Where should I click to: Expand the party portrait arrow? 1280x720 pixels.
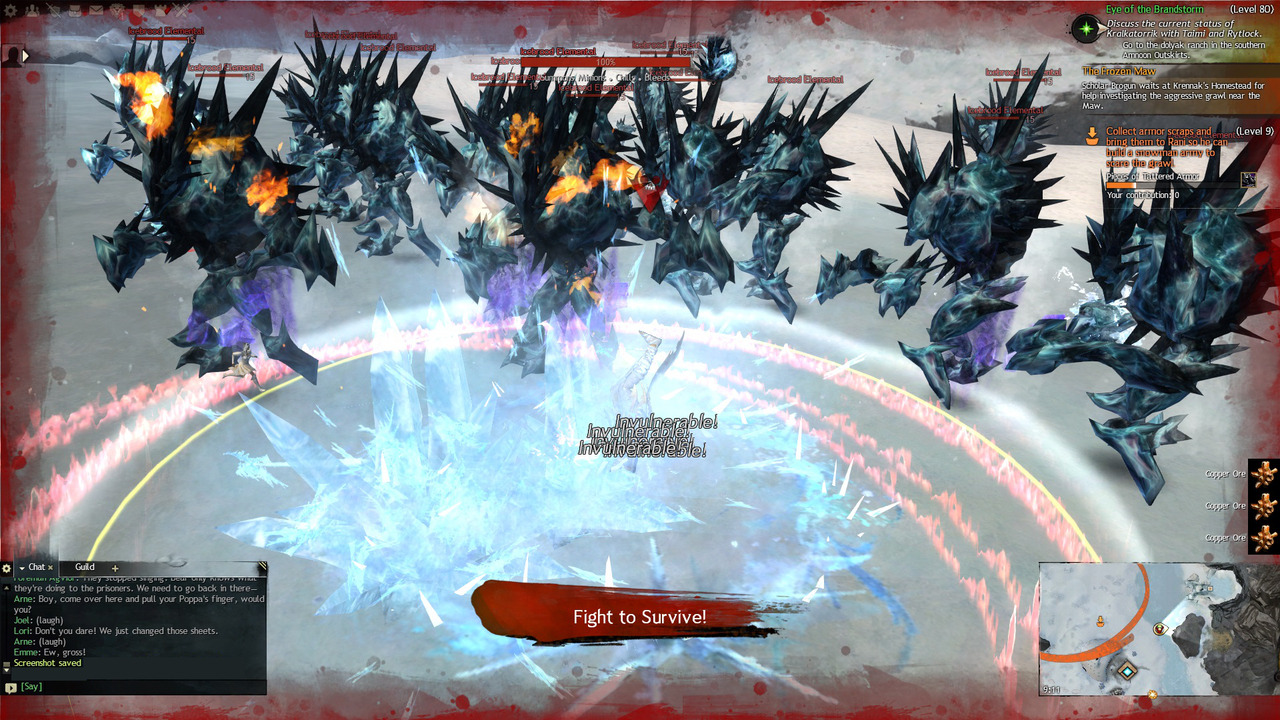click(x=26, y=55)
